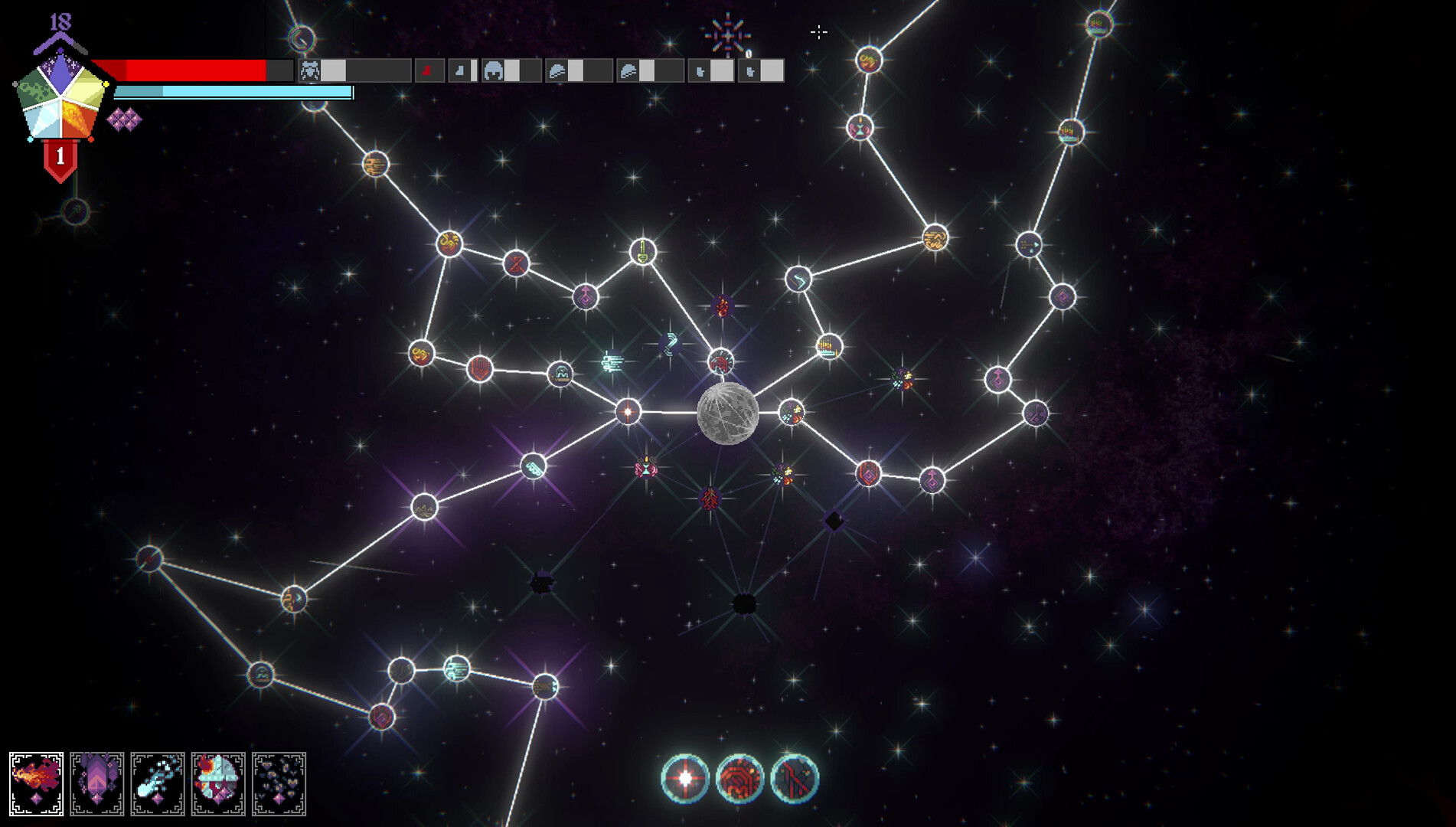Toggle the crossed-out restriction button
The width and height of the screenshot is (1456, 827).
pos(795,777)
